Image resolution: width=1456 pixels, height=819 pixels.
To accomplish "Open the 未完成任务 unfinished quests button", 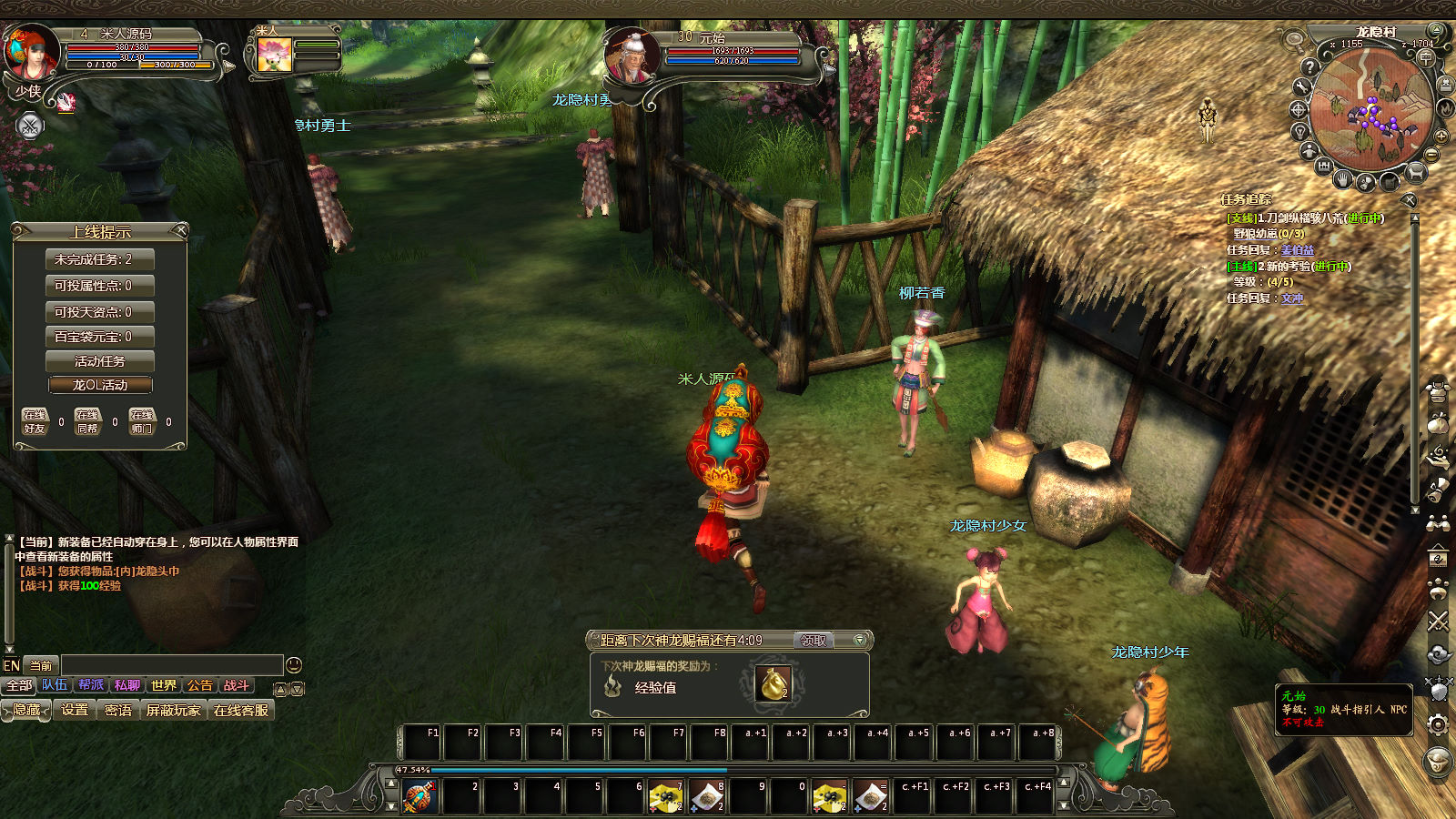I will point(100,259).
